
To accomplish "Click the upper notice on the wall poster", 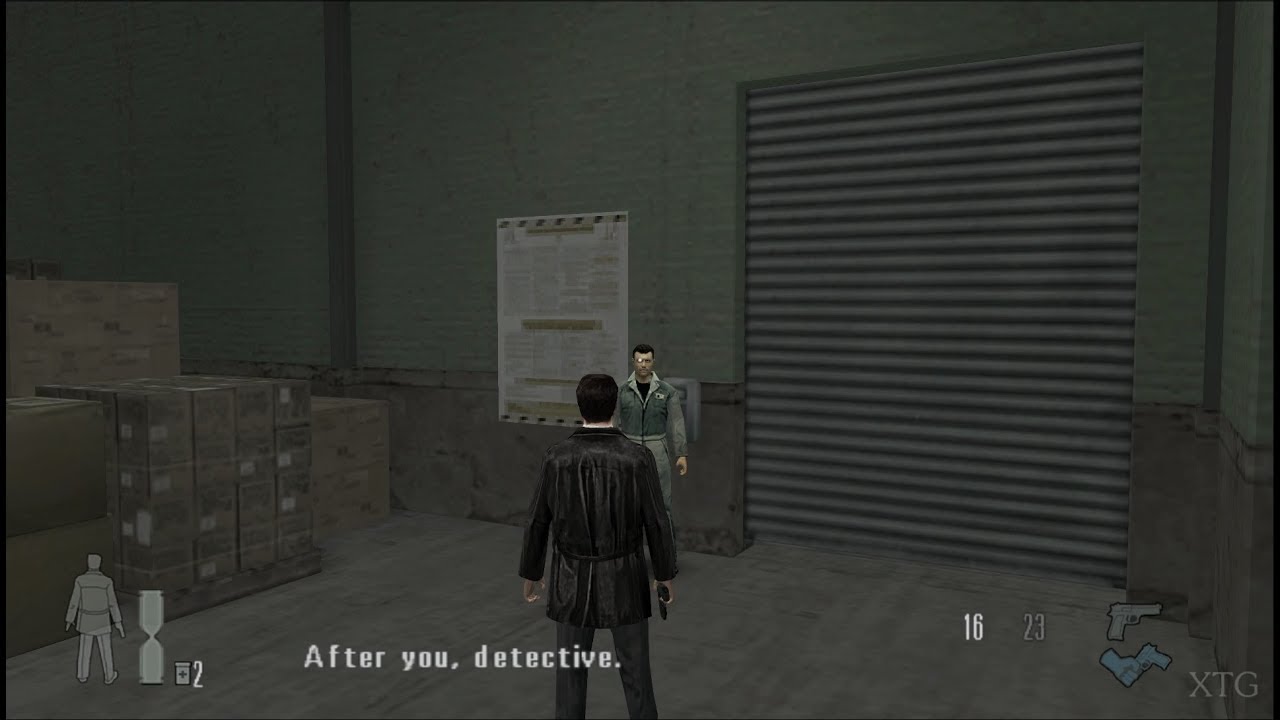I will (560, 270).
